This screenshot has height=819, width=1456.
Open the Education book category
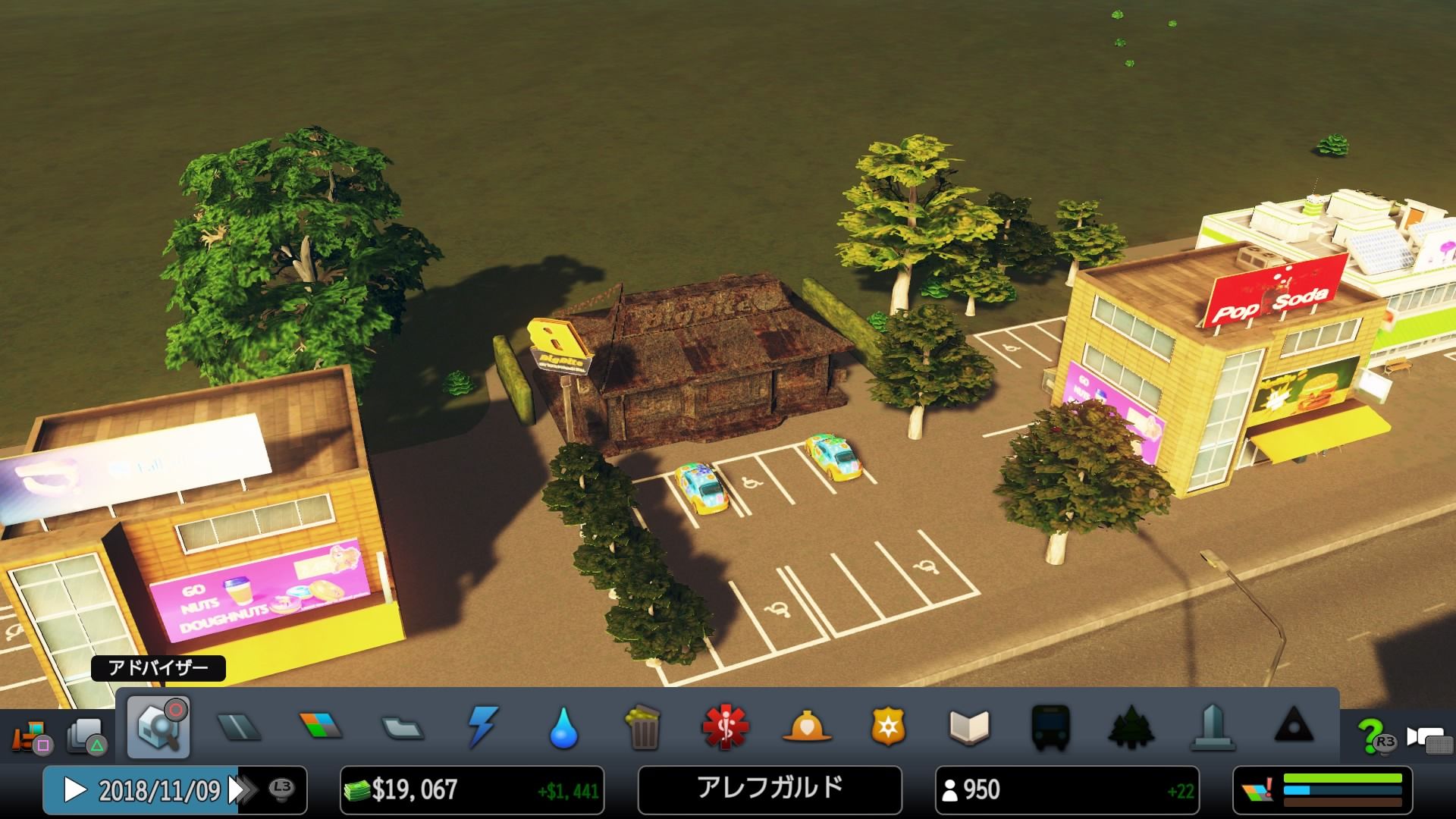[969, 727]
